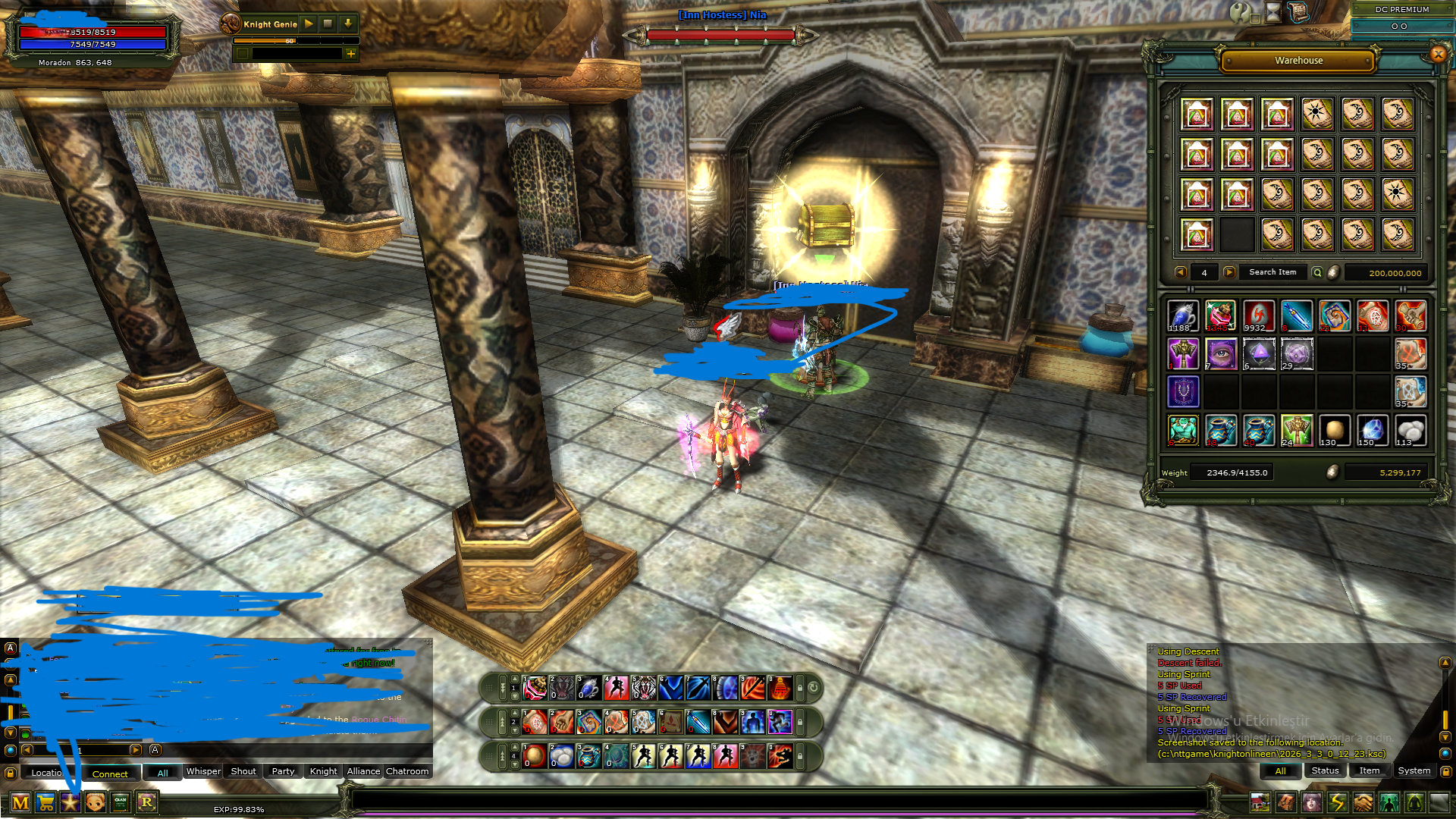Close the Warehouse window
Image resolution: width=1456 pixels, height=819 pixels.
[1438, 54]
